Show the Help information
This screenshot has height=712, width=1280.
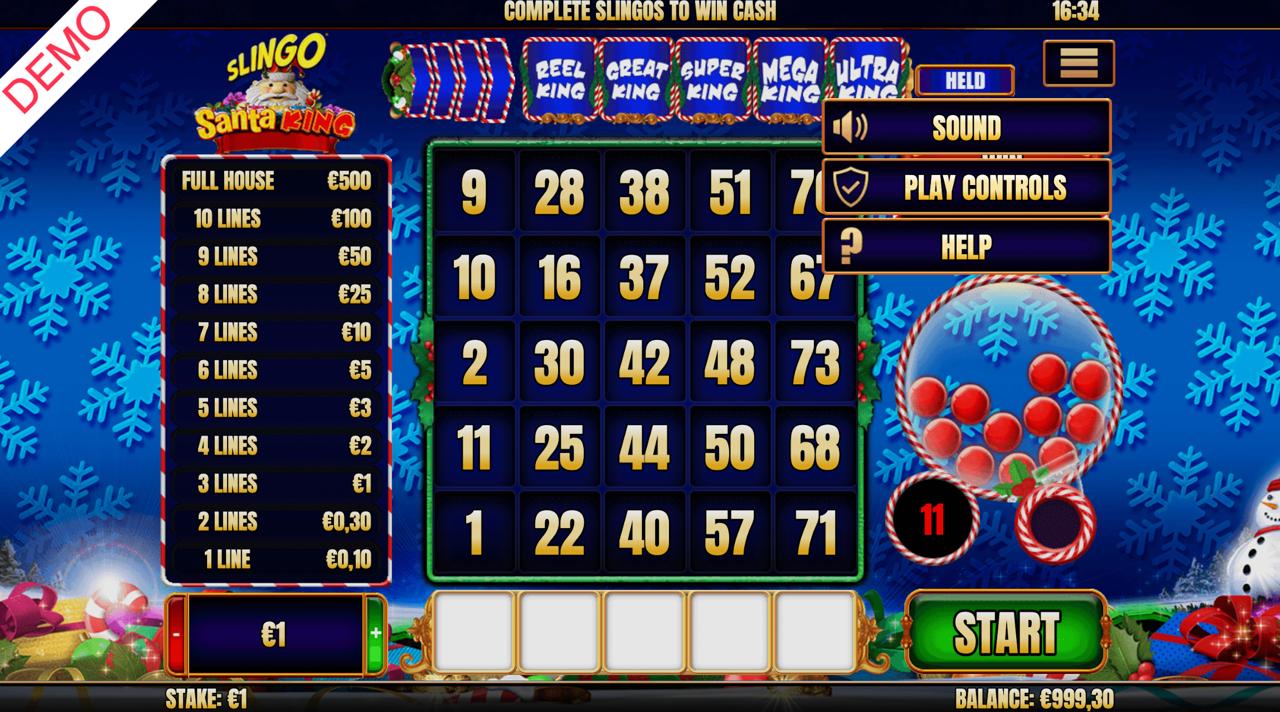click(966, 246)
